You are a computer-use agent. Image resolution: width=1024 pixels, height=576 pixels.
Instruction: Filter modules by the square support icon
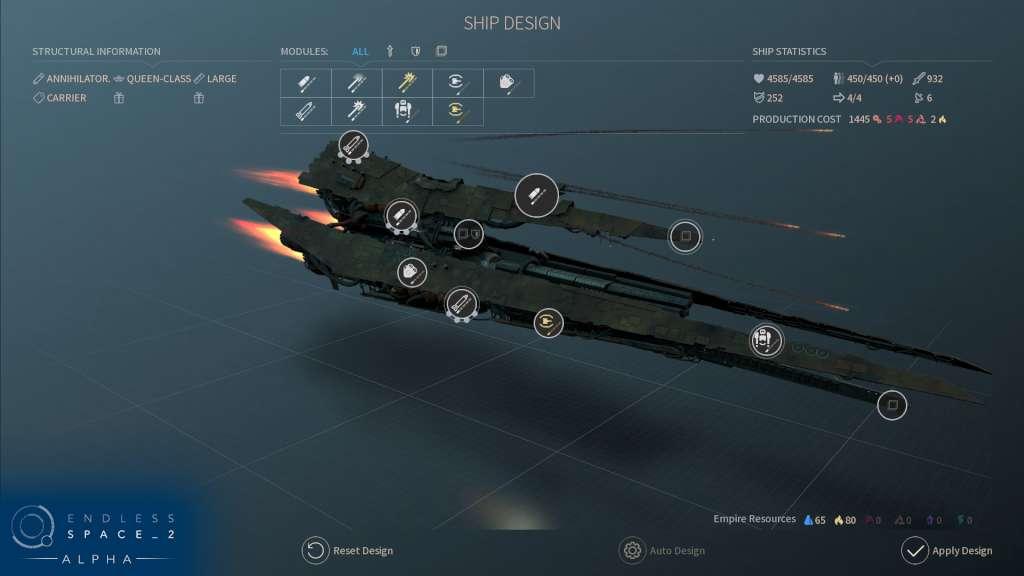click(441, 51)
